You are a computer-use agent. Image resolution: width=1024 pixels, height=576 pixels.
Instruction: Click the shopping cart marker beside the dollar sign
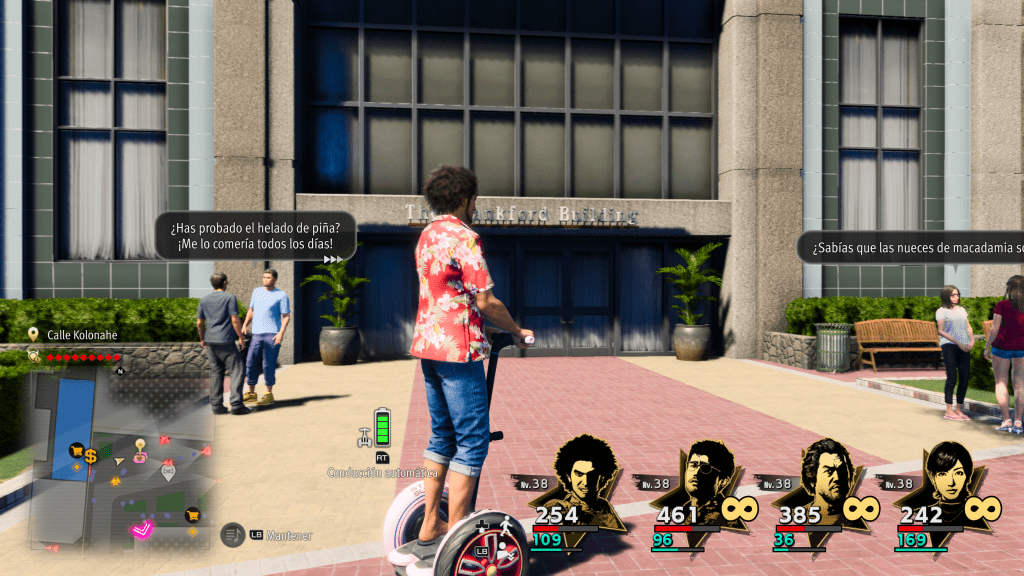pos(76,451)
